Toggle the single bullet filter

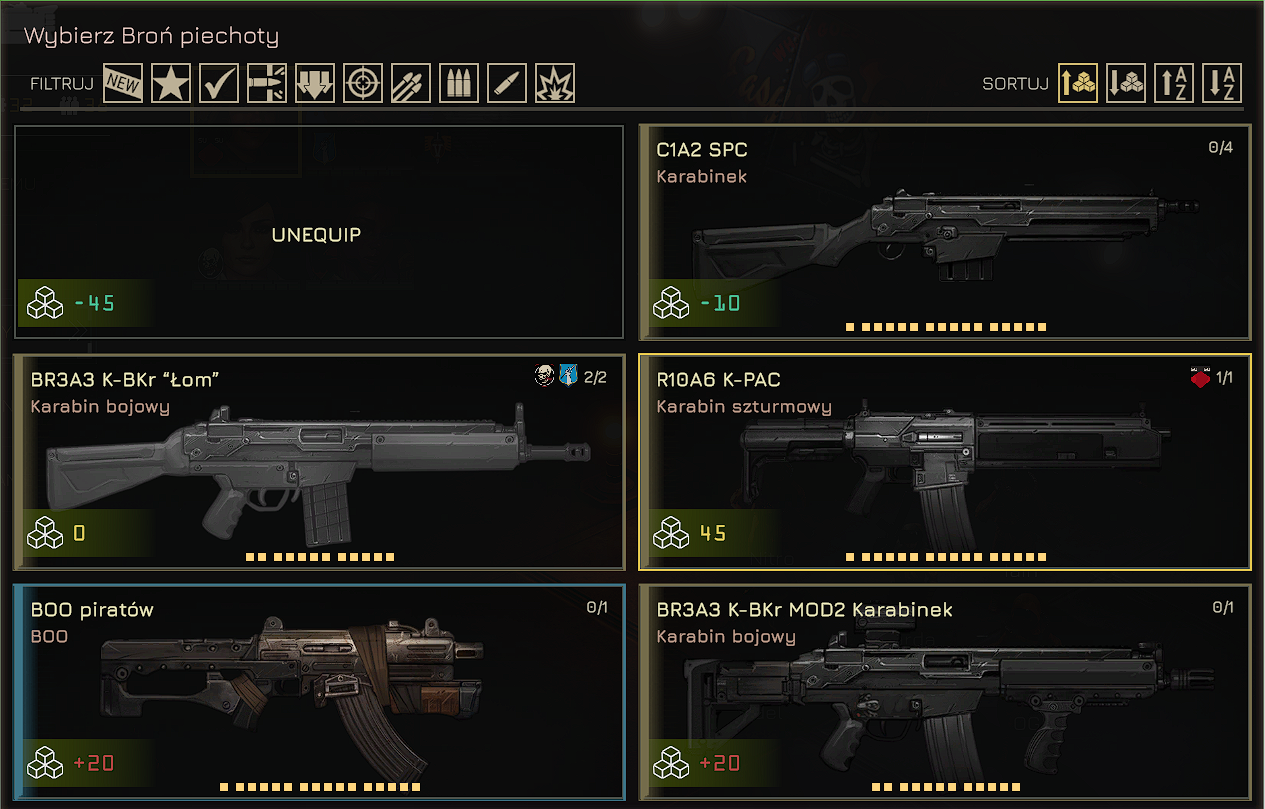(x=507, y=84)
